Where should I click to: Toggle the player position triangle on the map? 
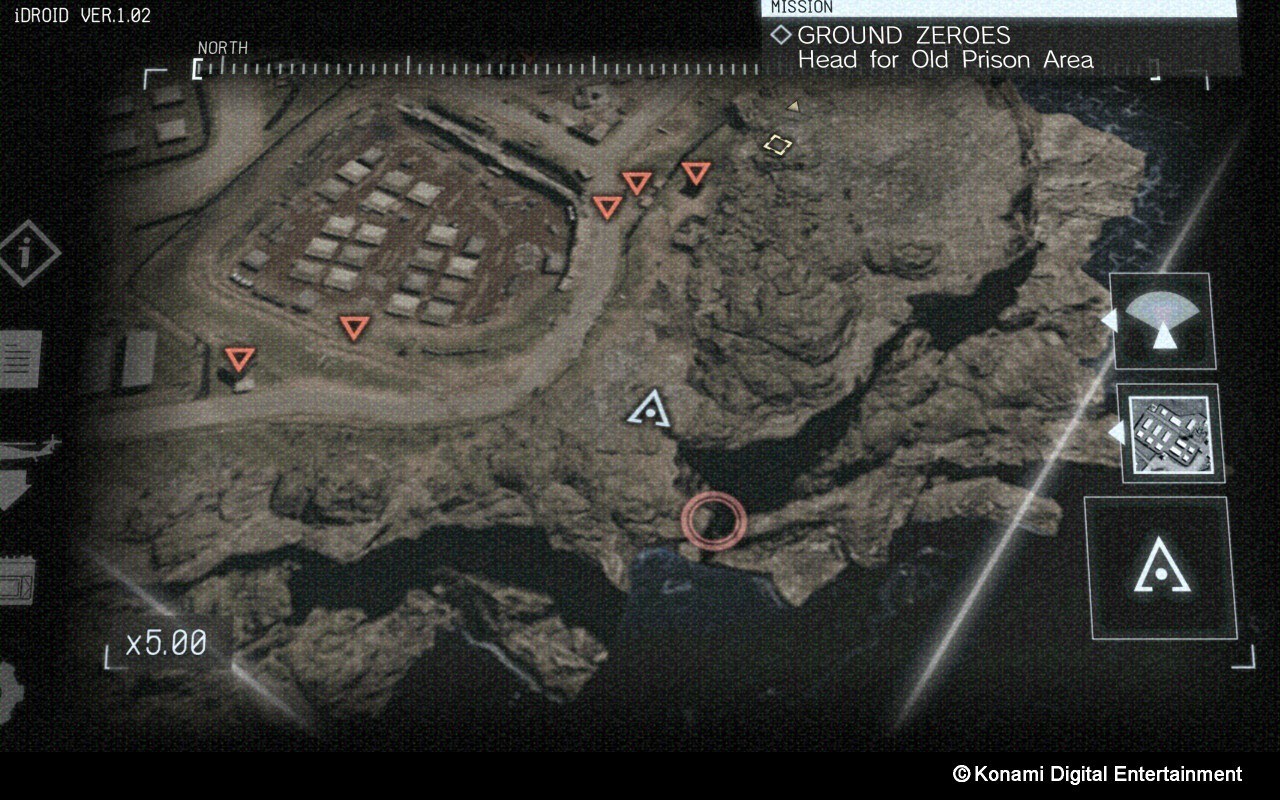tap(652, 410)
